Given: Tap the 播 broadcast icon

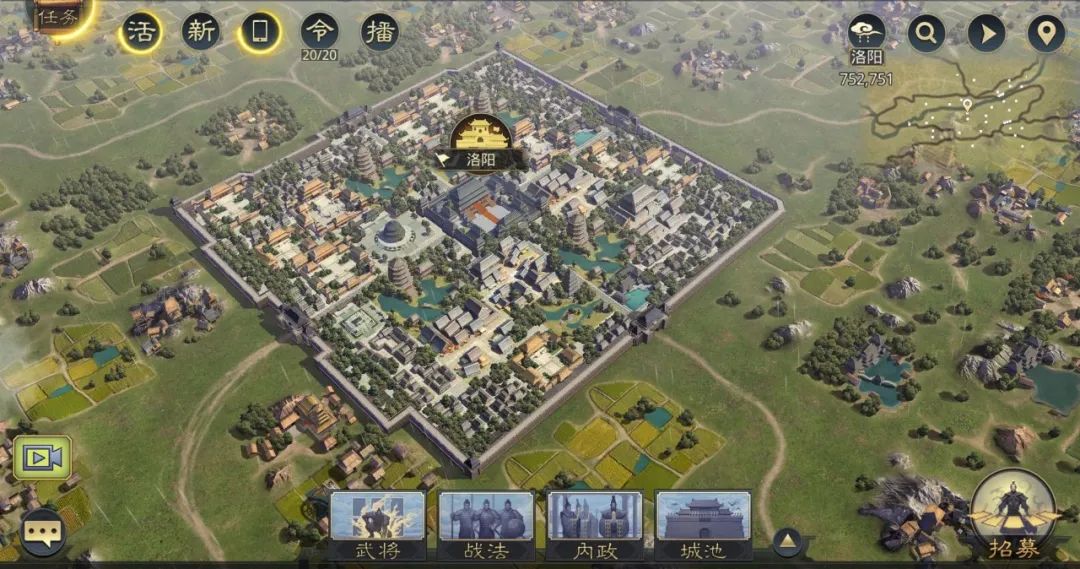Looking at the screenshot, I should tap(380, 32).
